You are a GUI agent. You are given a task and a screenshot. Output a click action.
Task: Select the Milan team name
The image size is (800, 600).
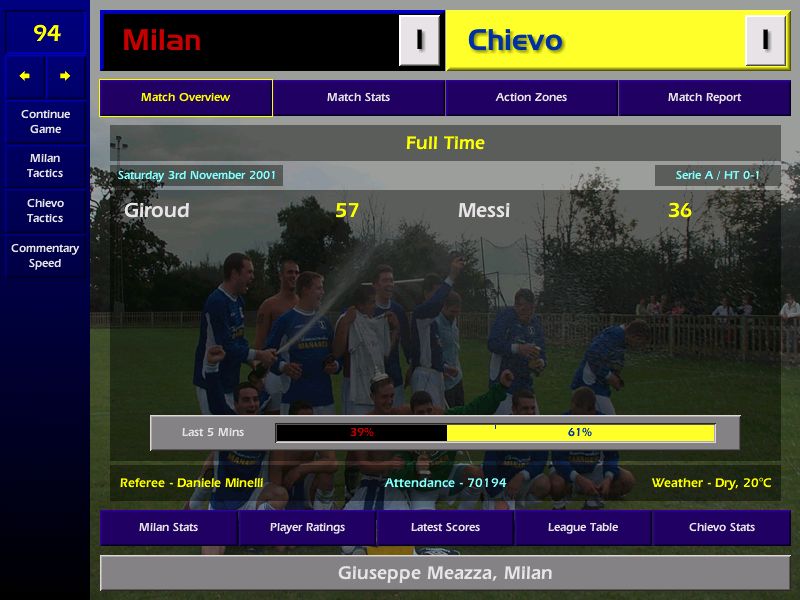point(162,40)
